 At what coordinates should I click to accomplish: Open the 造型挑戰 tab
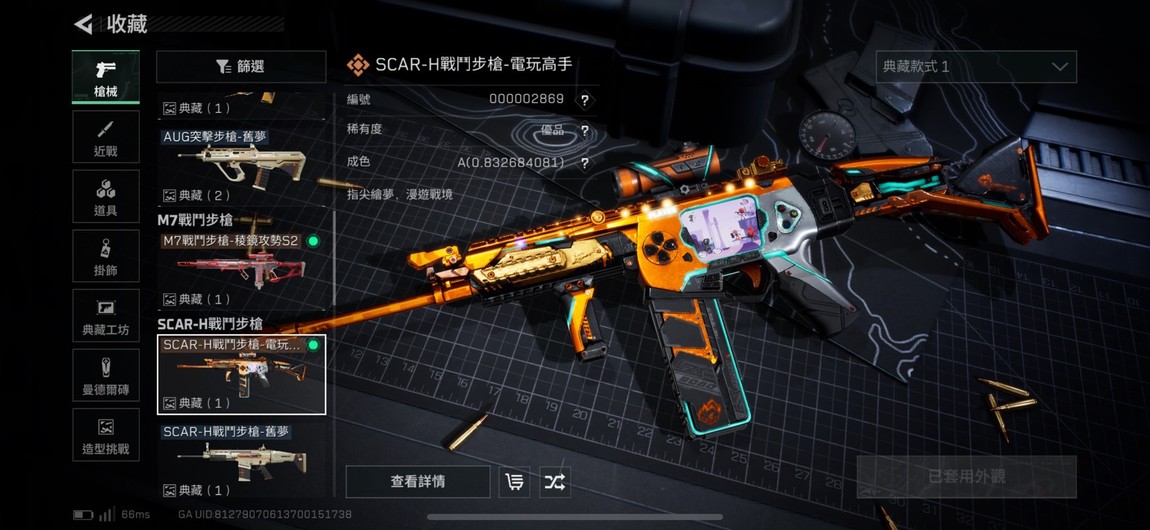point(105,436)
